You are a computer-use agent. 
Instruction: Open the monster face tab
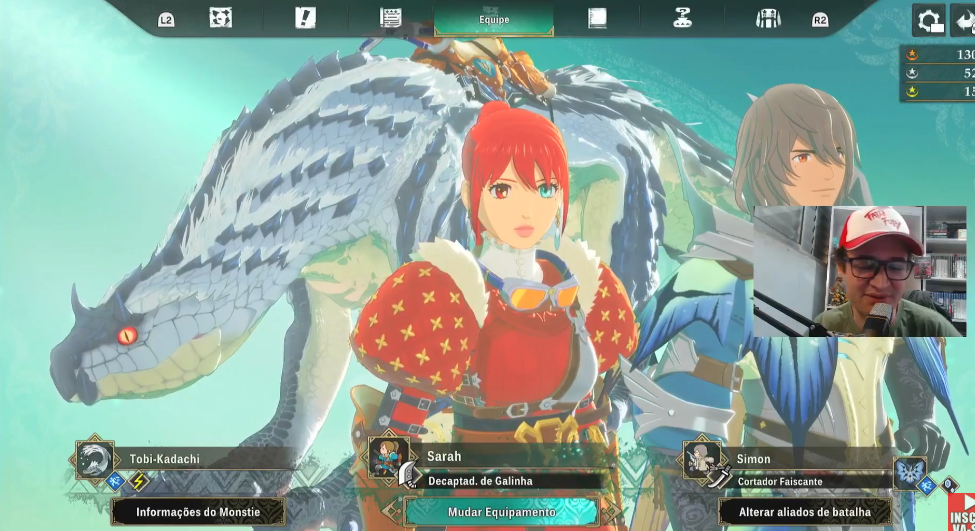(221, 18)
